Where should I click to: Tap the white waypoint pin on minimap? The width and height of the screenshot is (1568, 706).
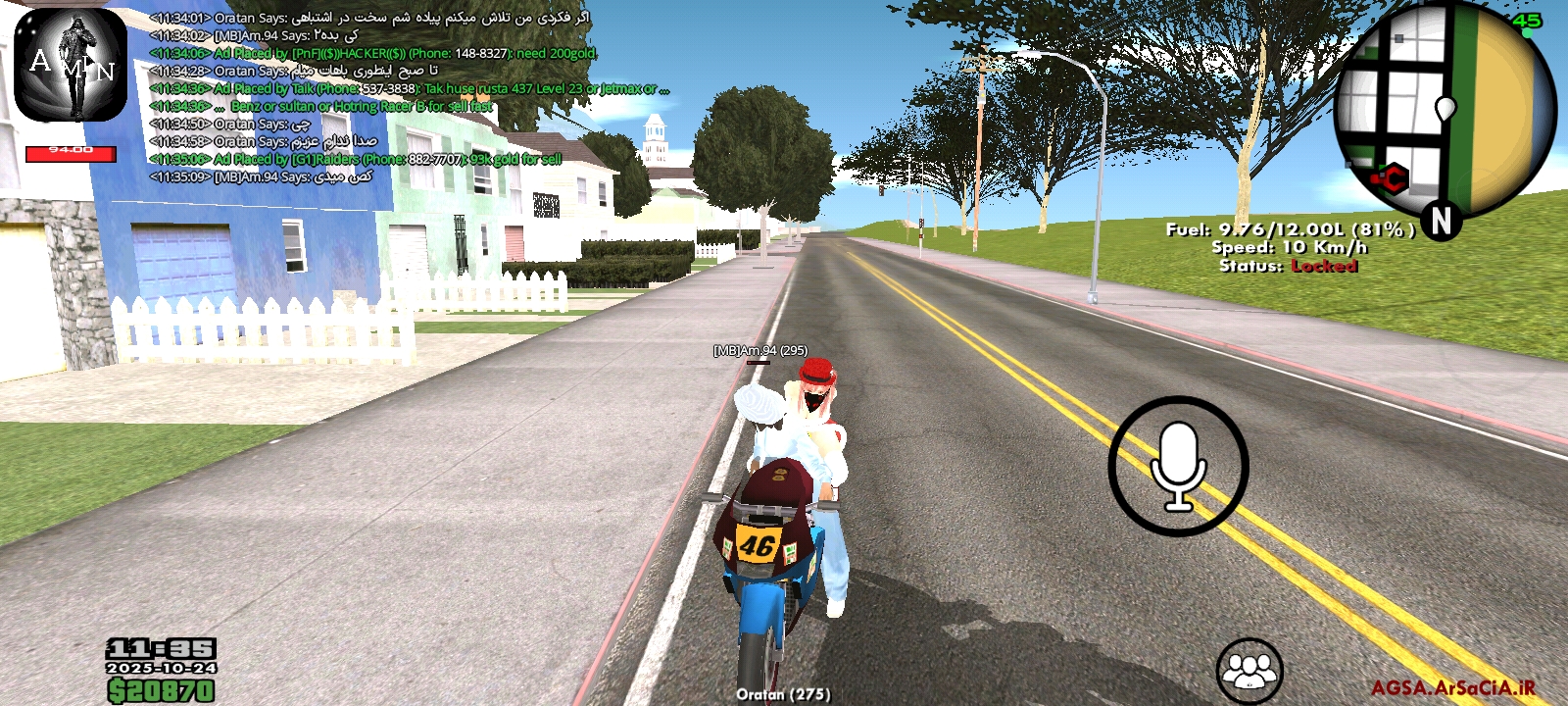pyautogui.click(x=1445, y=109)
